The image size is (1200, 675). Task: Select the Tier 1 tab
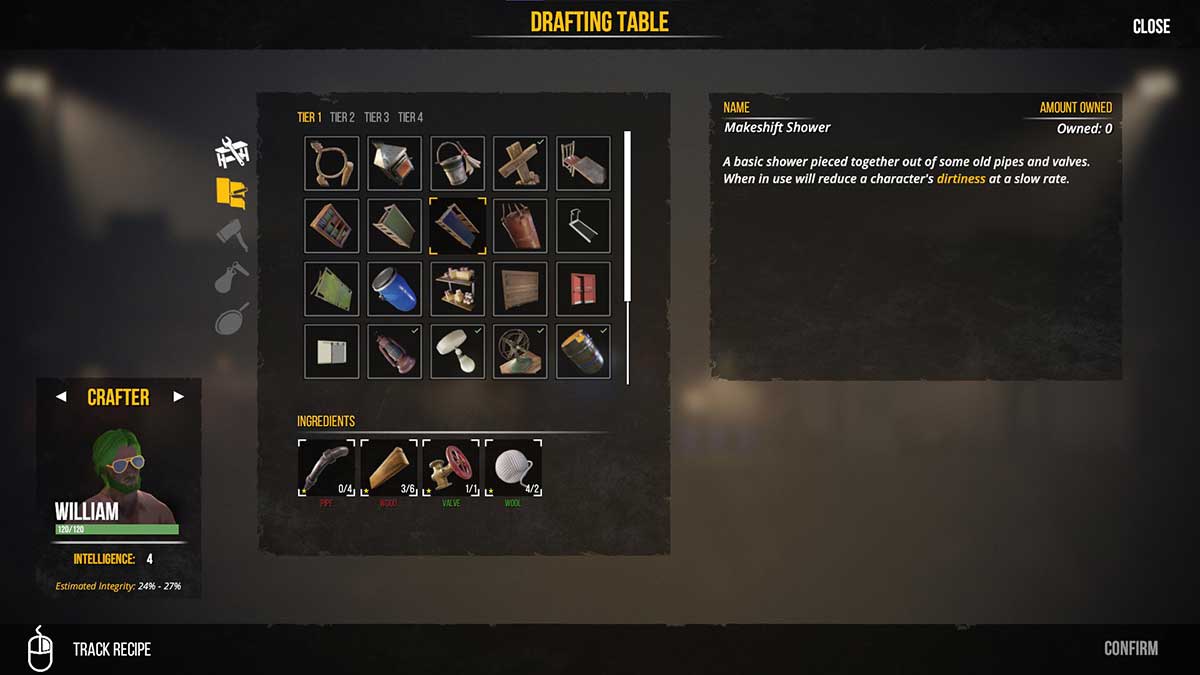click(x=309, y=117)
